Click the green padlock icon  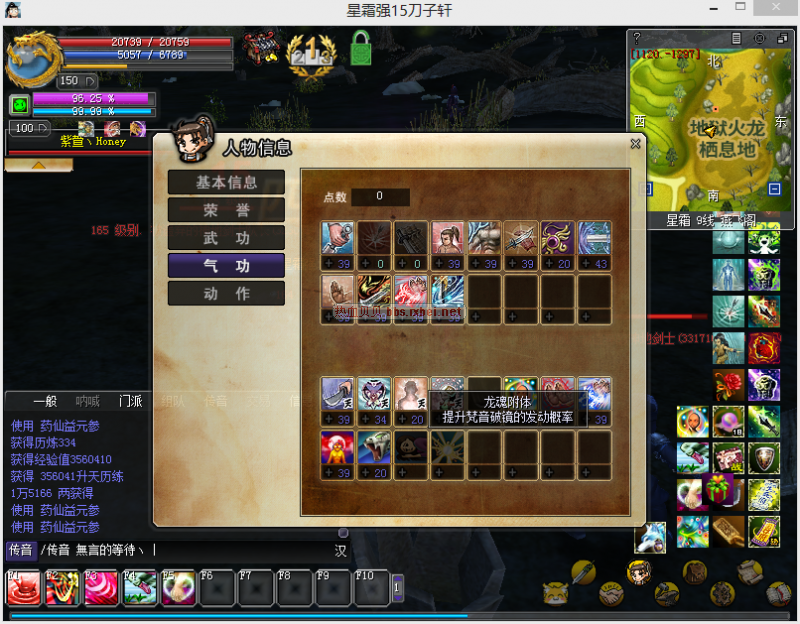click(x=361, y=47)
